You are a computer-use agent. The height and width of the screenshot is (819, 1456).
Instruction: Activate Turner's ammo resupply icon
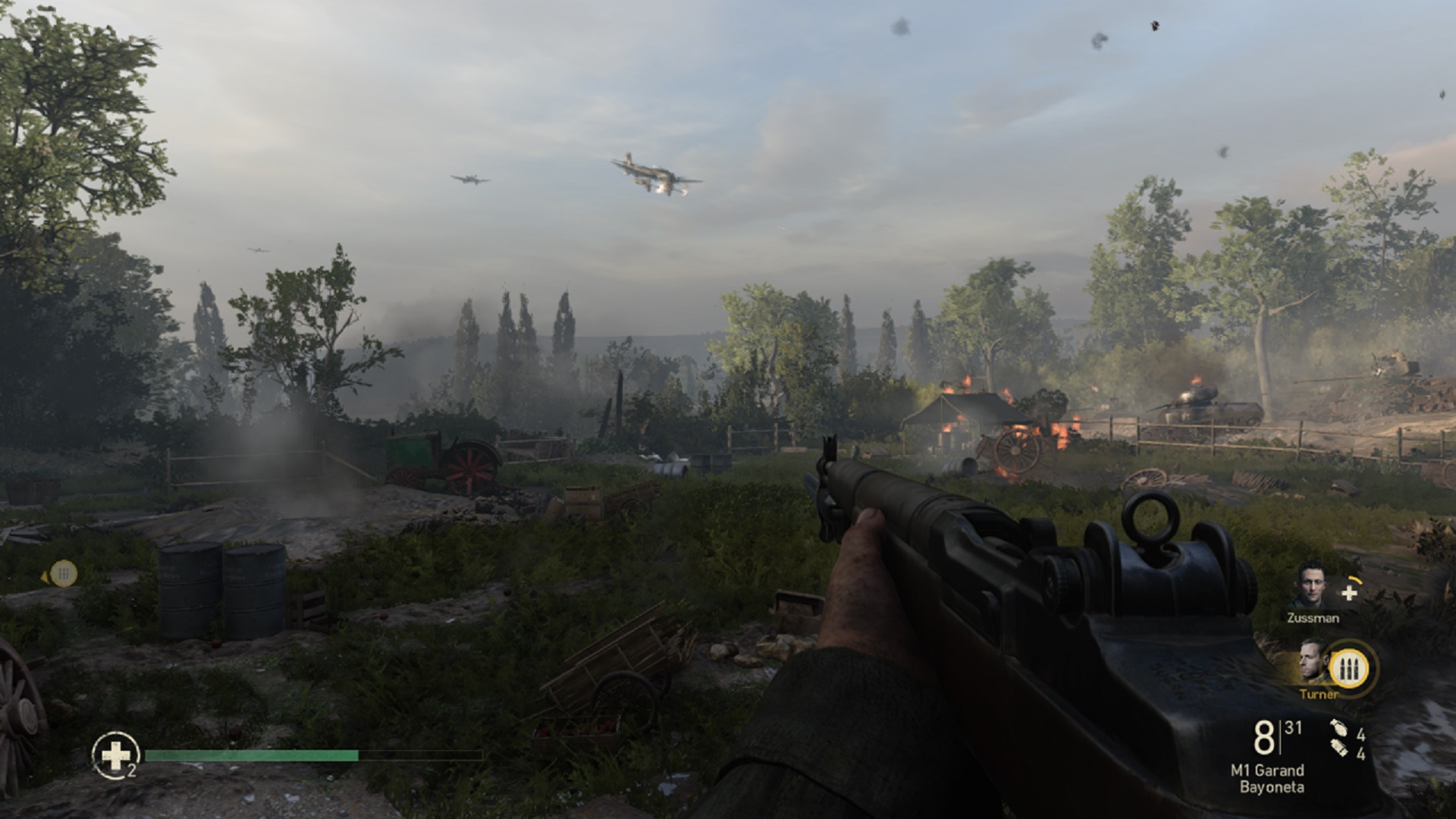1350,669
